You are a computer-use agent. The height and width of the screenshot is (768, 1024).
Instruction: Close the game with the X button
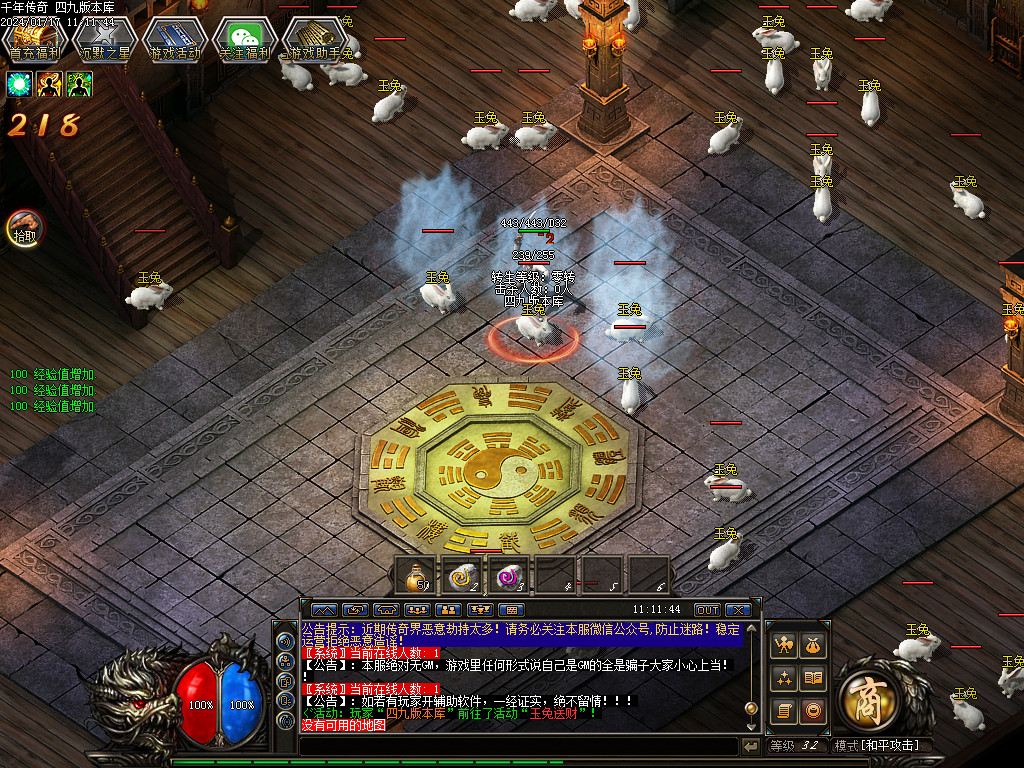(x=738, y=609)
